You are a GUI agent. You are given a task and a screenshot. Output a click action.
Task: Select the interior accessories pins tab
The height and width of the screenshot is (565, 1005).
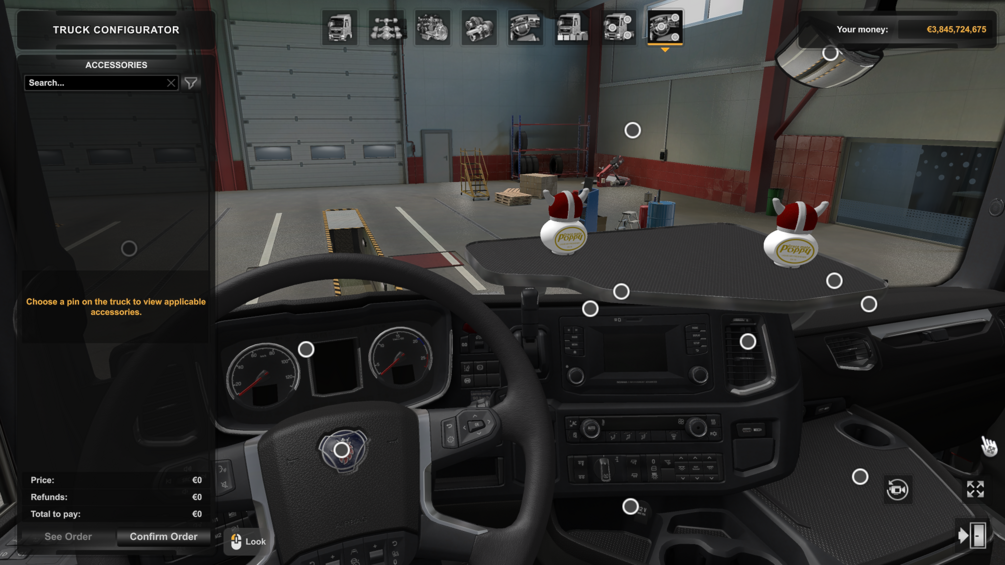pyautogui.click(x=665, y=28)
